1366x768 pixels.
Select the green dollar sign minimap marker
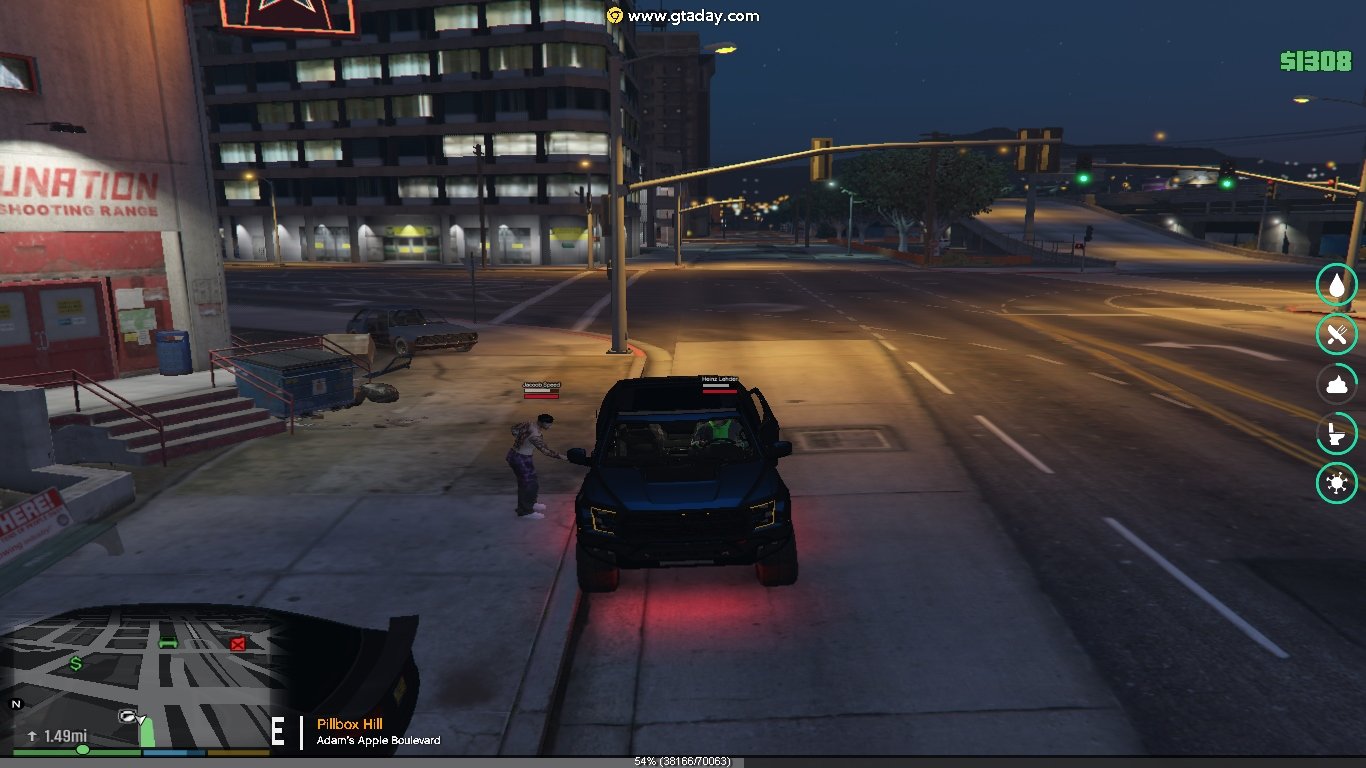[x=76, y=663]
